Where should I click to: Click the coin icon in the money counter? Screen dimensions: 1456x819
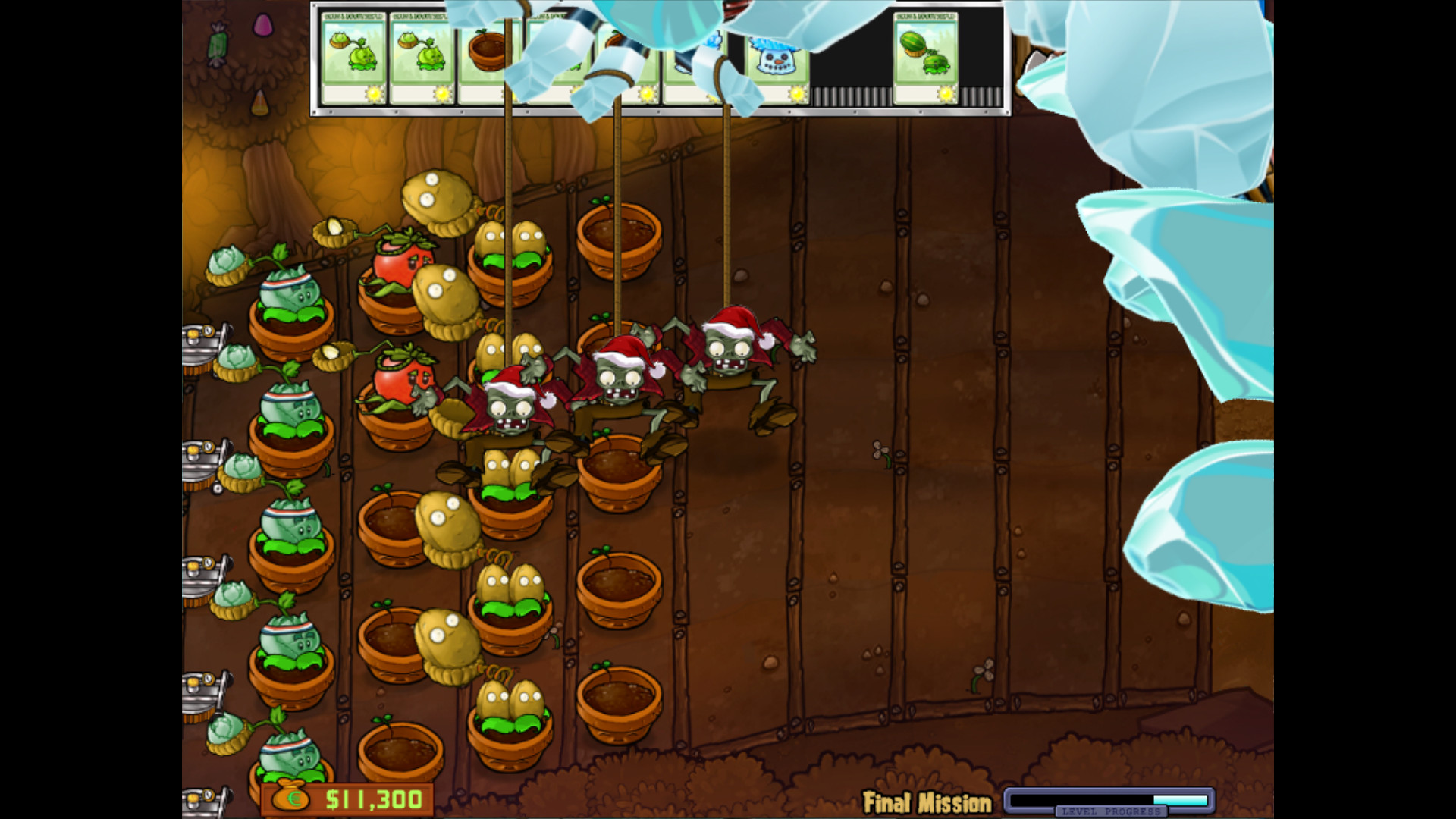[292, 799]
